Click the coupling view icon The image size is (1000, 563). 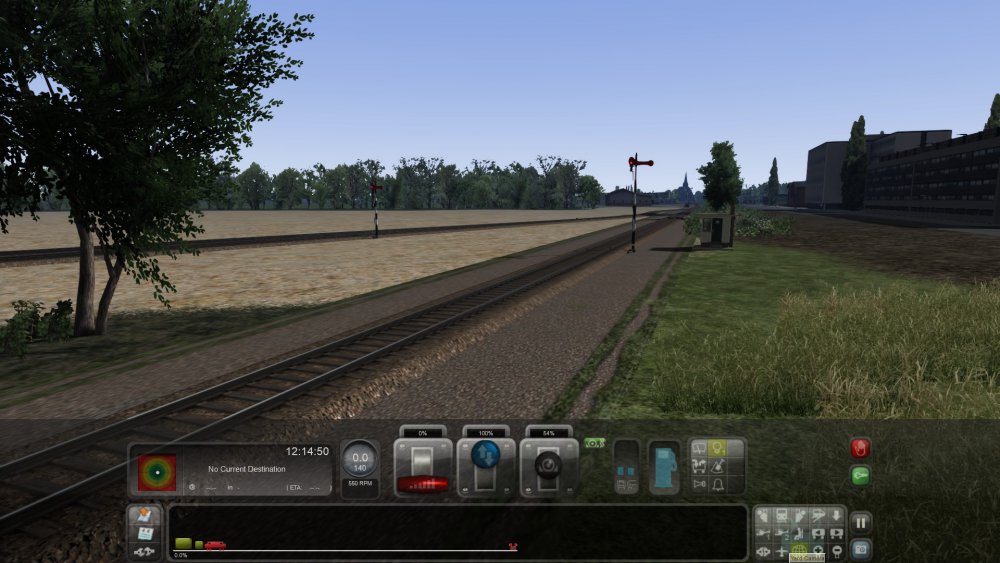coord(144,551)
